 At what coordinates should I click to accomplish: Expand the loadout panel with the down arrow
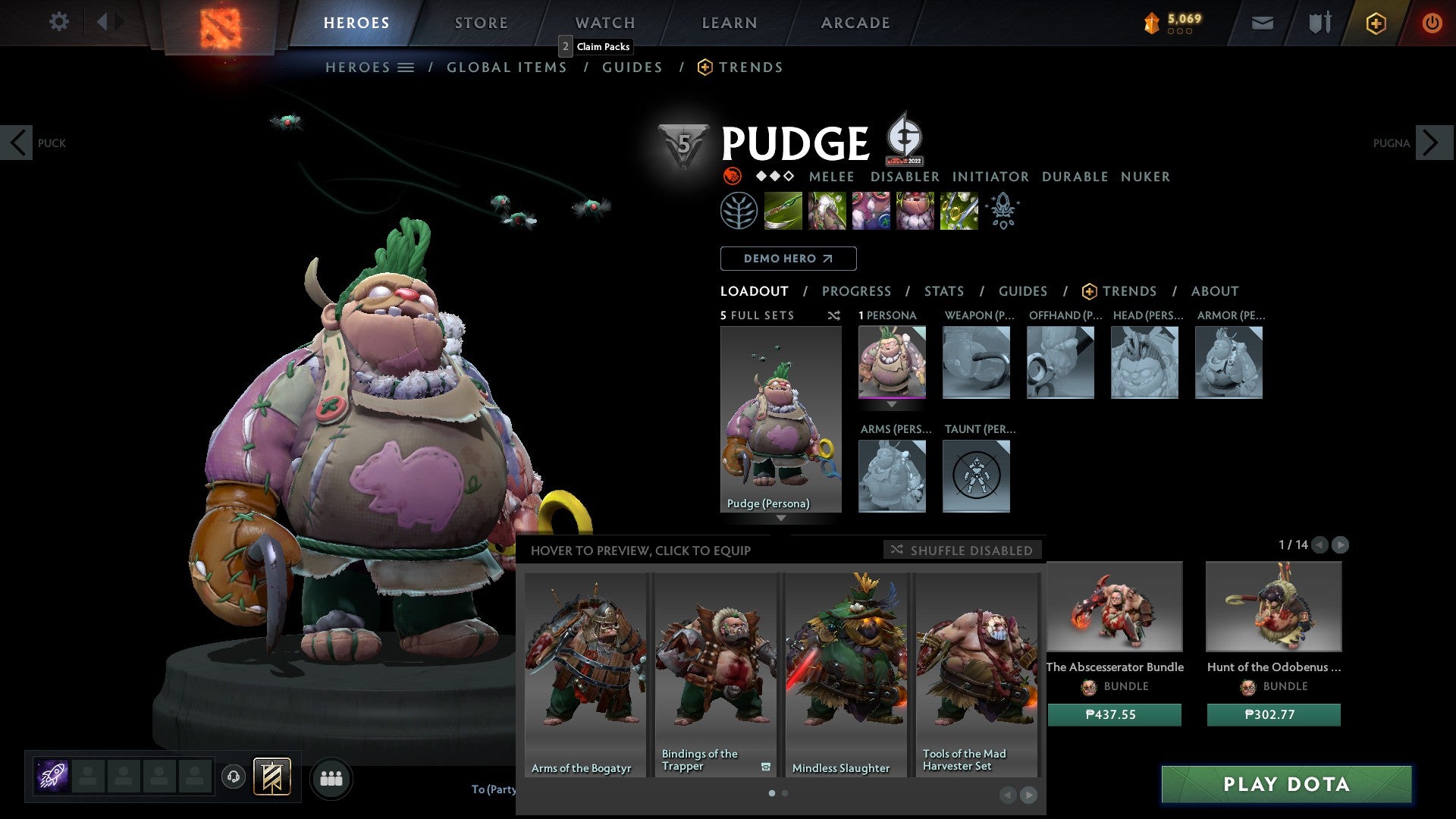click(781, 519)
